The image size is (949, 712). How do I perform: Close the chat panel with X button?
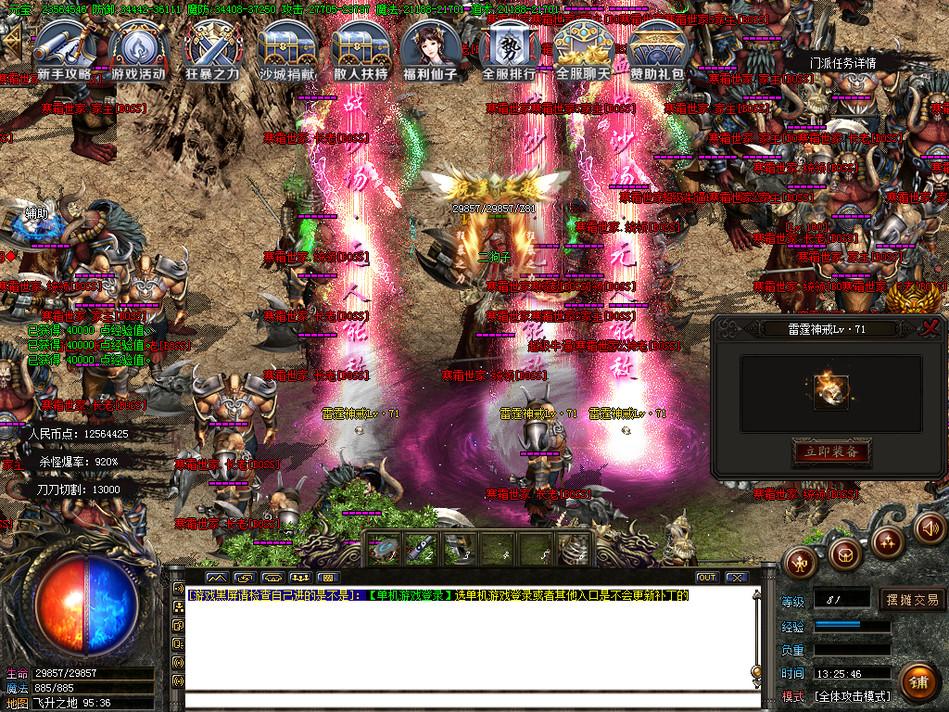point(736,577)
